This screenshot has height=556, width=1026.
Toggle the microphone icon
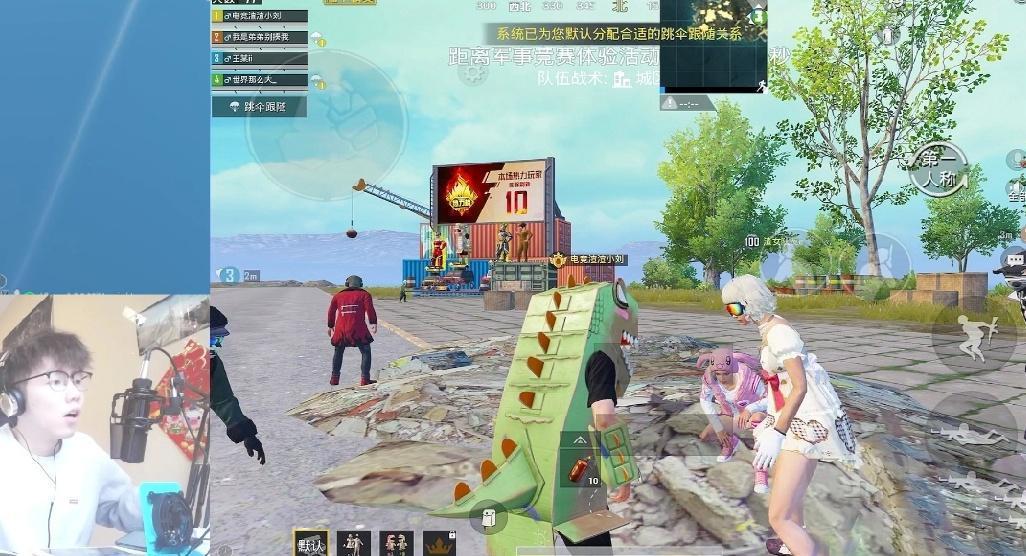point(1015,159)
